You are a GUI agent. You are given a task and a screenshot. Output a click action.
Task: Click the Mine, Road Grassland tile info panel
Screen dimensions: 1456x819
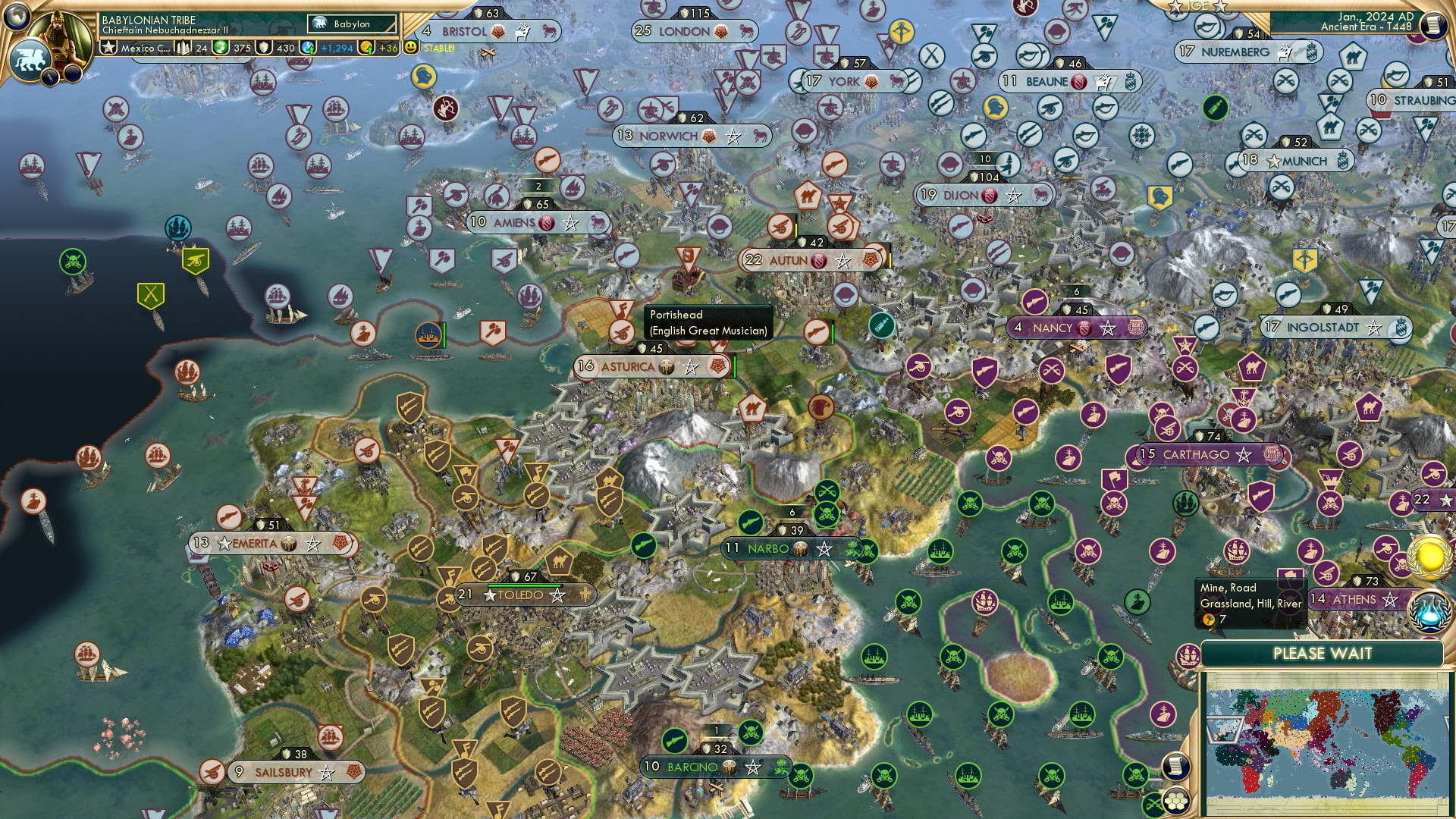[1247, 603]
